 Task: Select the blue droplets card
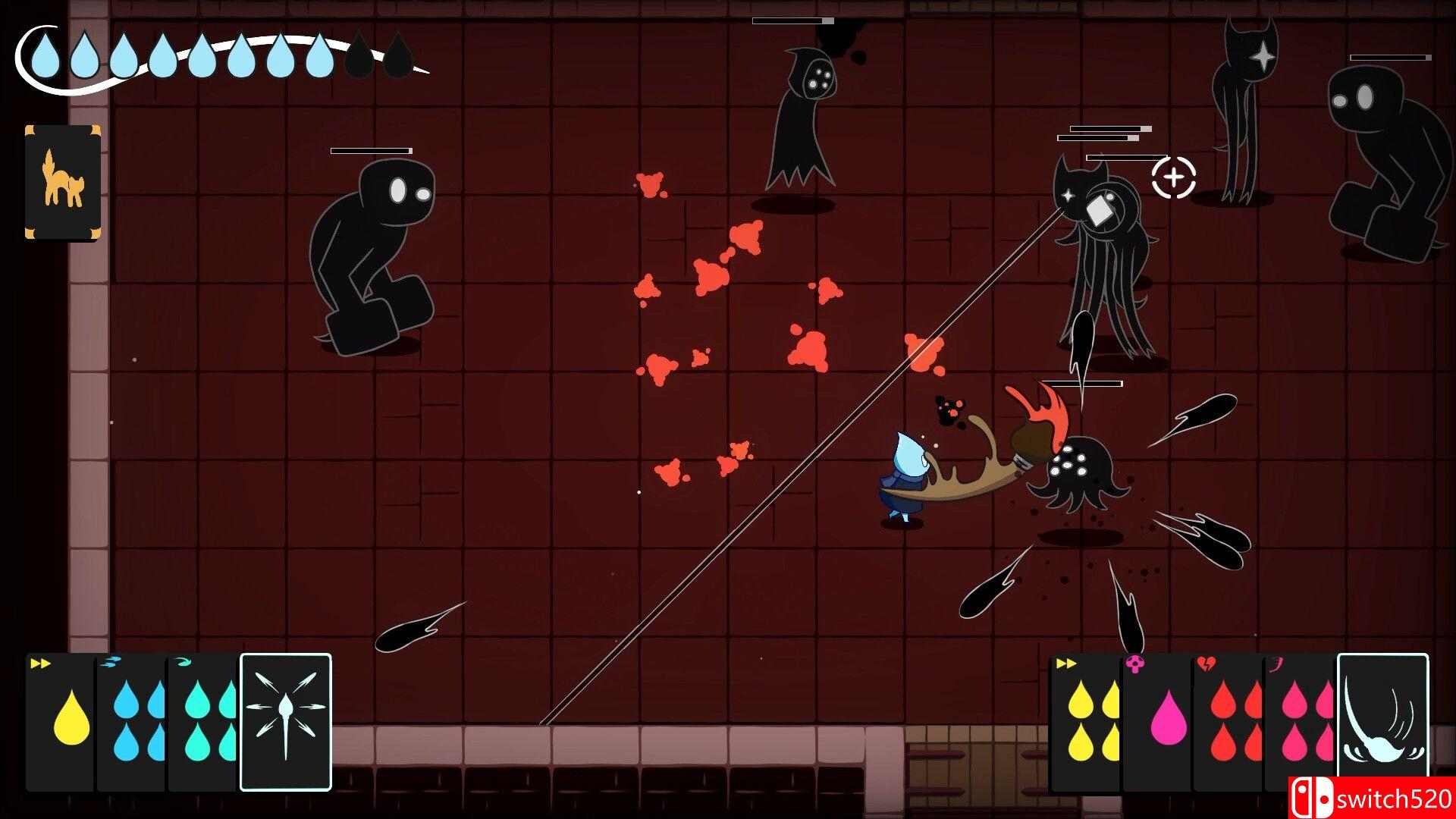133,720
